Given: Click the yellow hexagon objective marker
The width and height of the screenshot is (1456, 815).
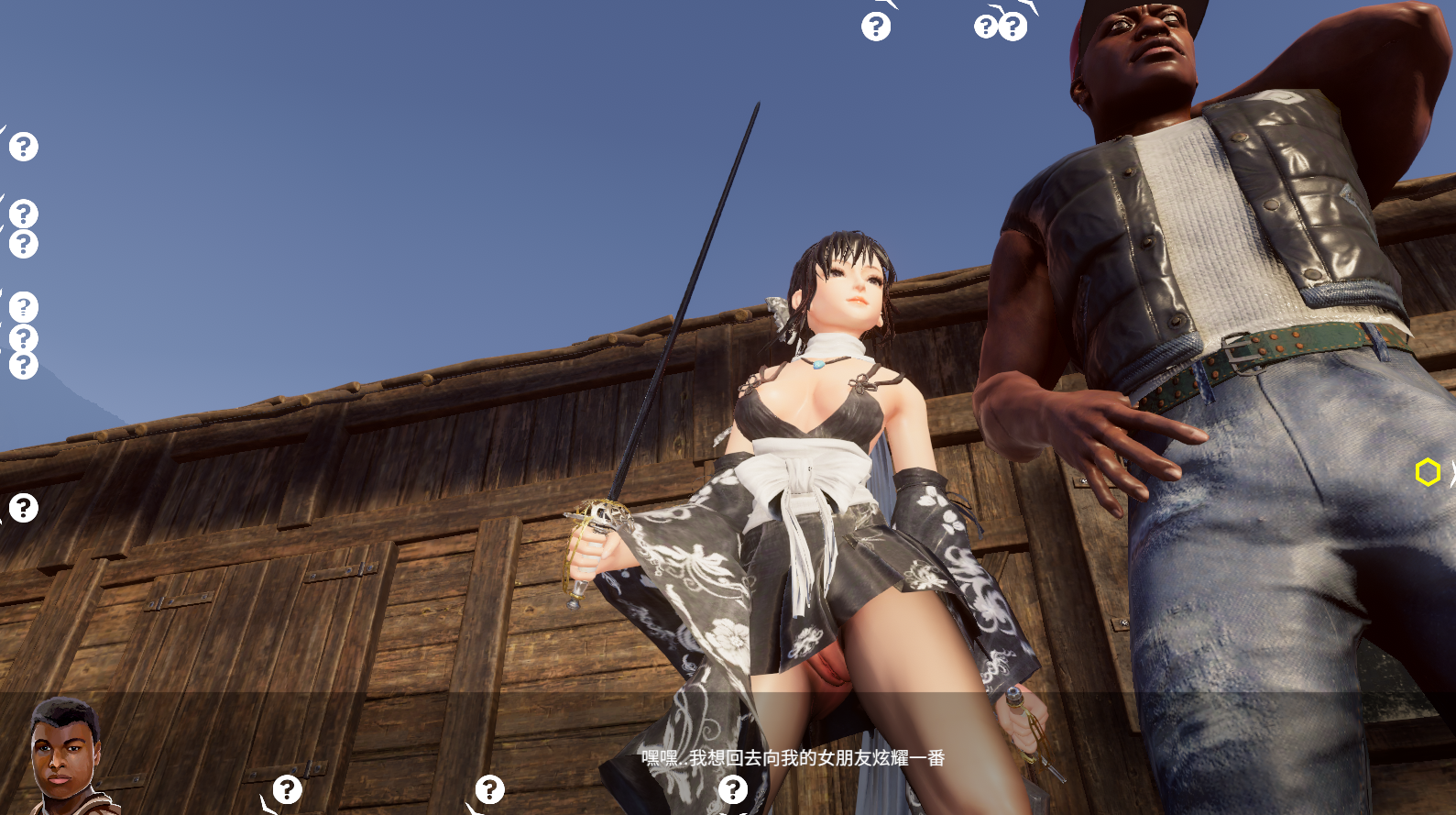Looking at the screenshot, I should pos(1427,472).
